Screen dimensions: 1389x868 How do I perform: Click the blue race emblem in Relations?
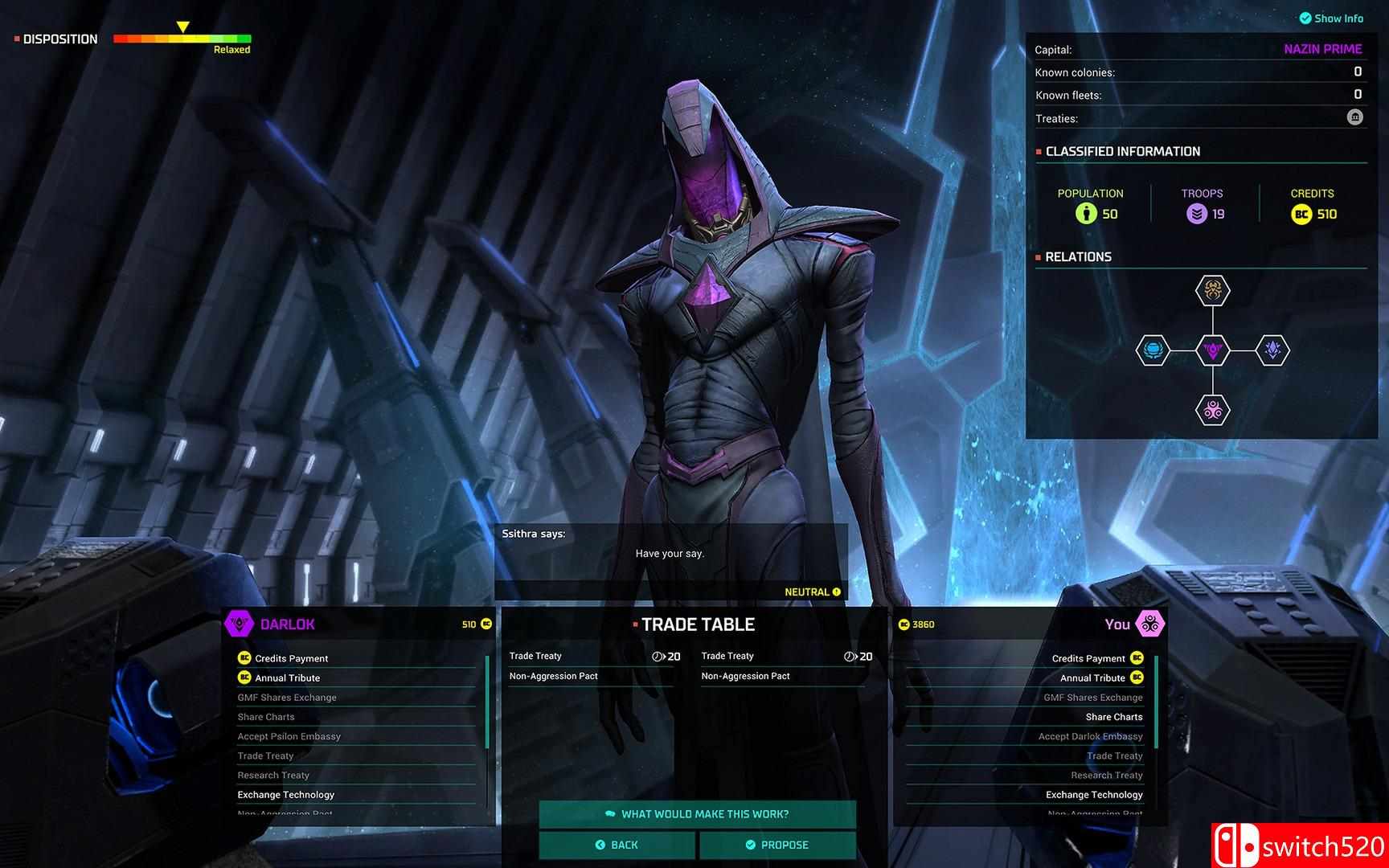pyautogui.click(x=1153, y=350)
